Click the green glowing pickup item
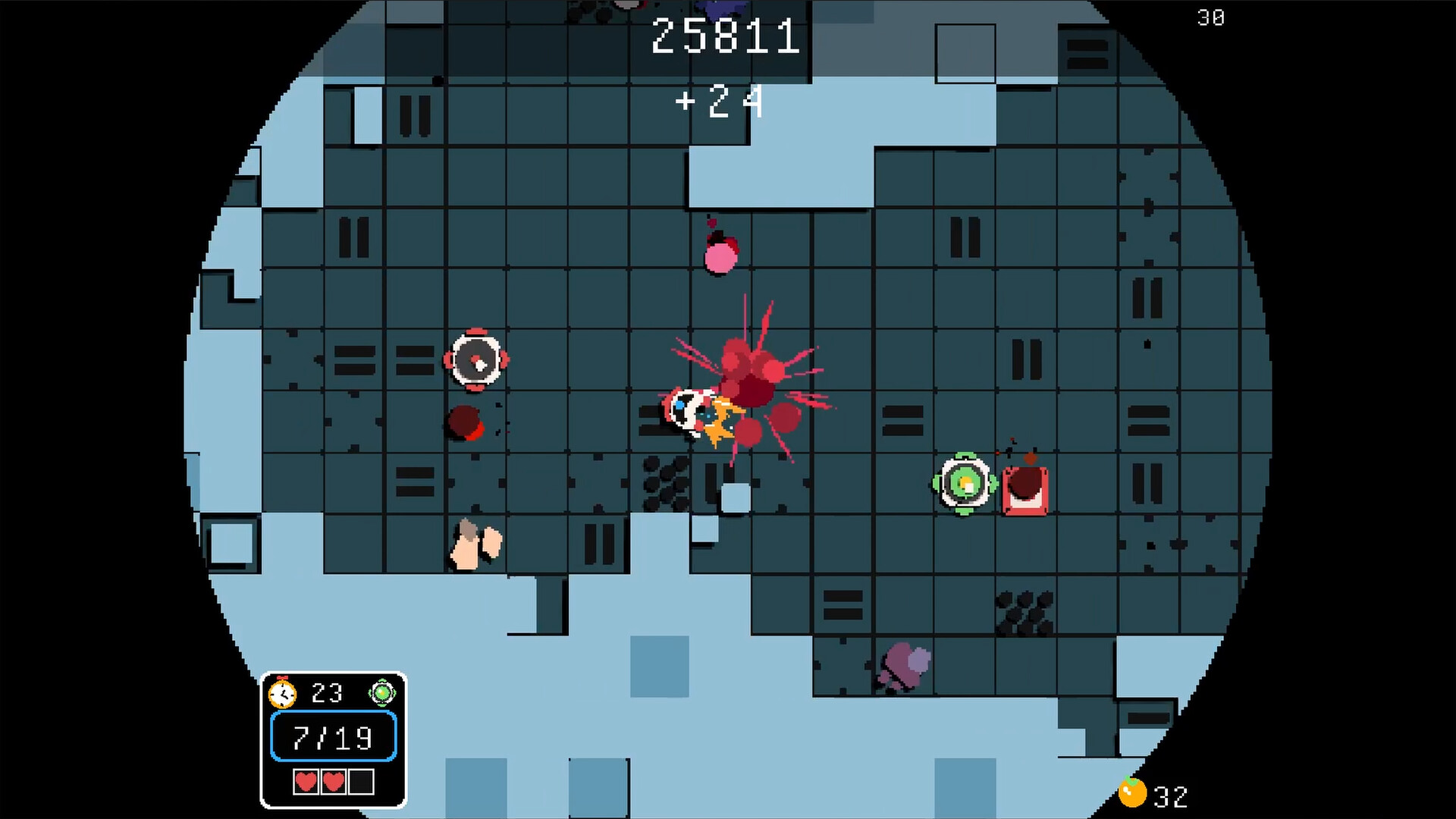 (x=964, y=483)
